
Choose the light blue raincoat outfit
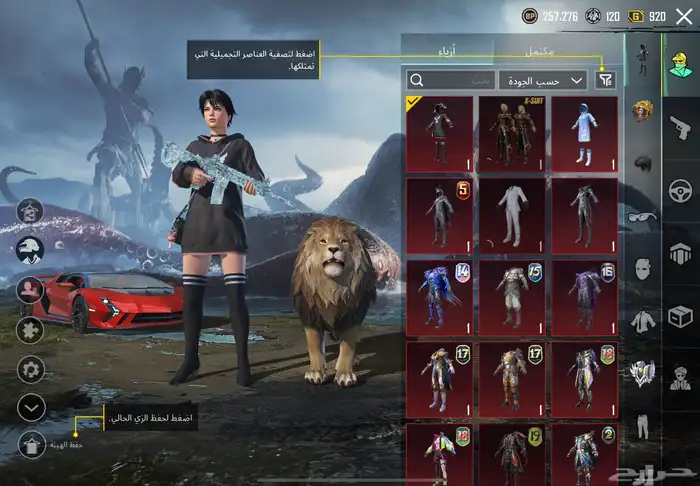coord(584,134)
